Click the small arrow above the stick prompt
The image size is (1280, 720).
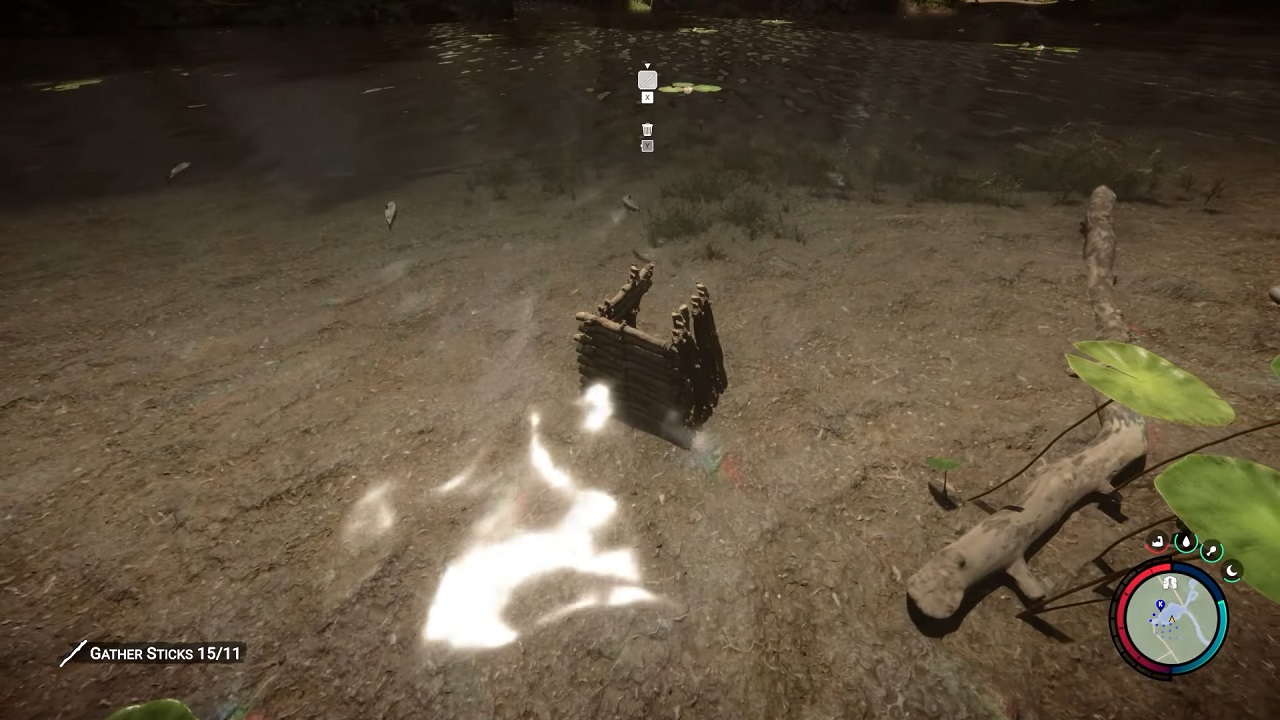click(x=648, y=65)
